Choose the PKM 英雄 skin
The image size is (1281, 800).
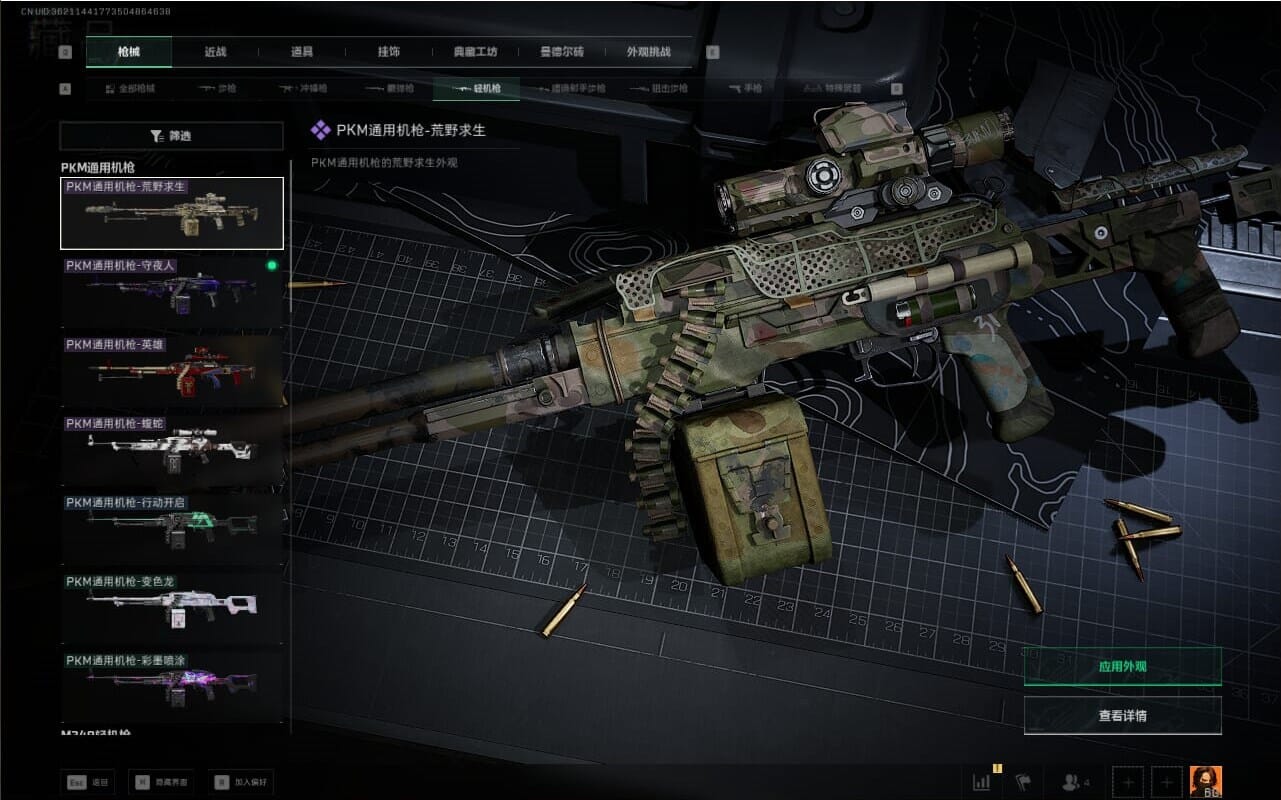(x=171, y=371)
